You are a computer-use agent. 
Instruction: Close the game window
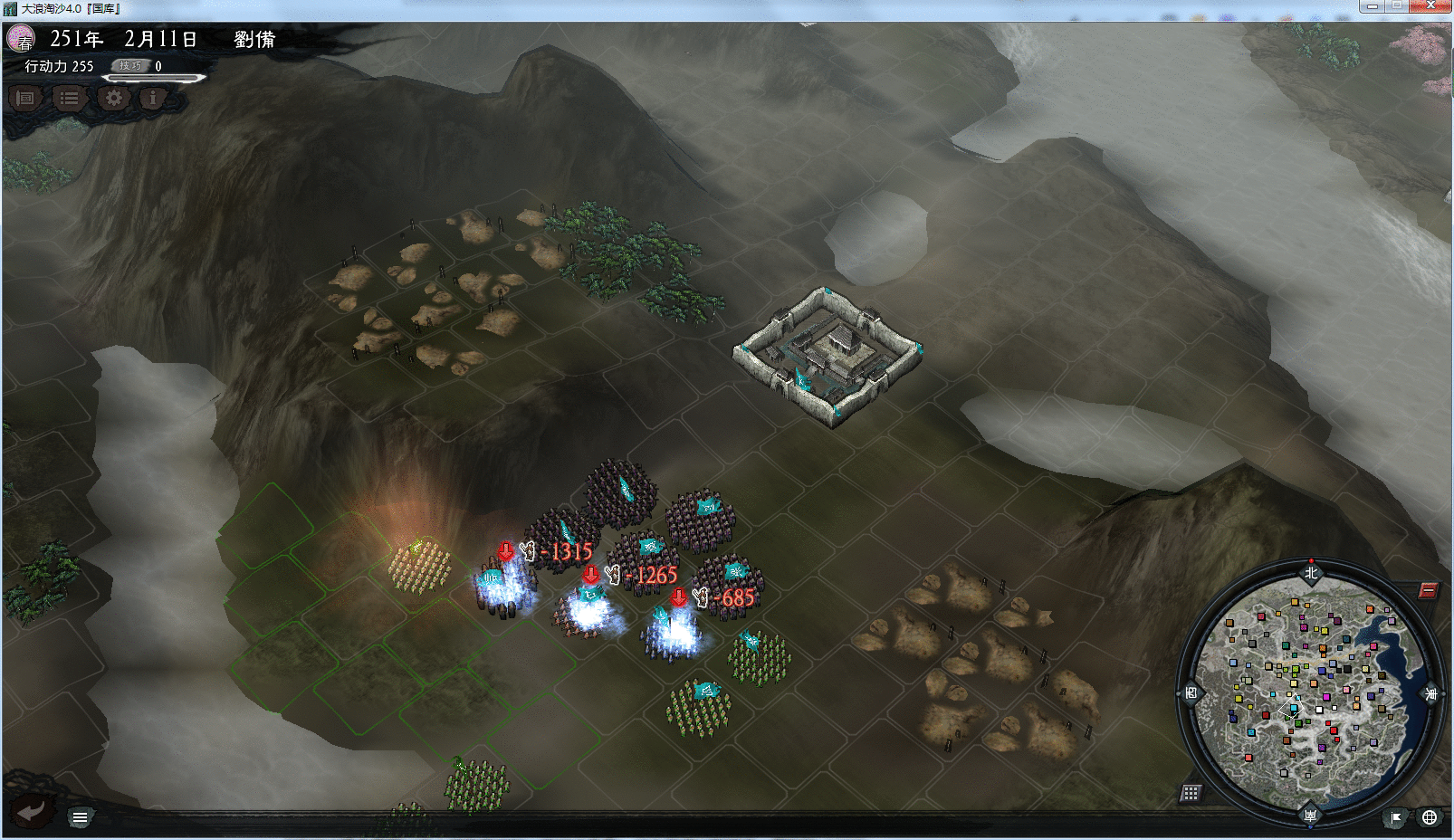tap(1431, 6)
